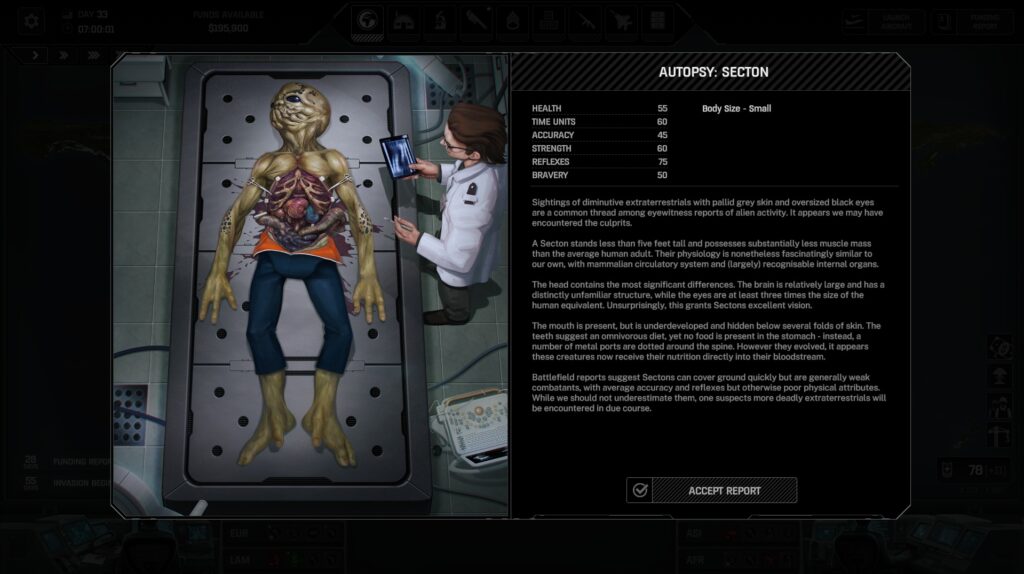1024x574 pixels.
Task: Open the base dome tab
Action: 404,21
